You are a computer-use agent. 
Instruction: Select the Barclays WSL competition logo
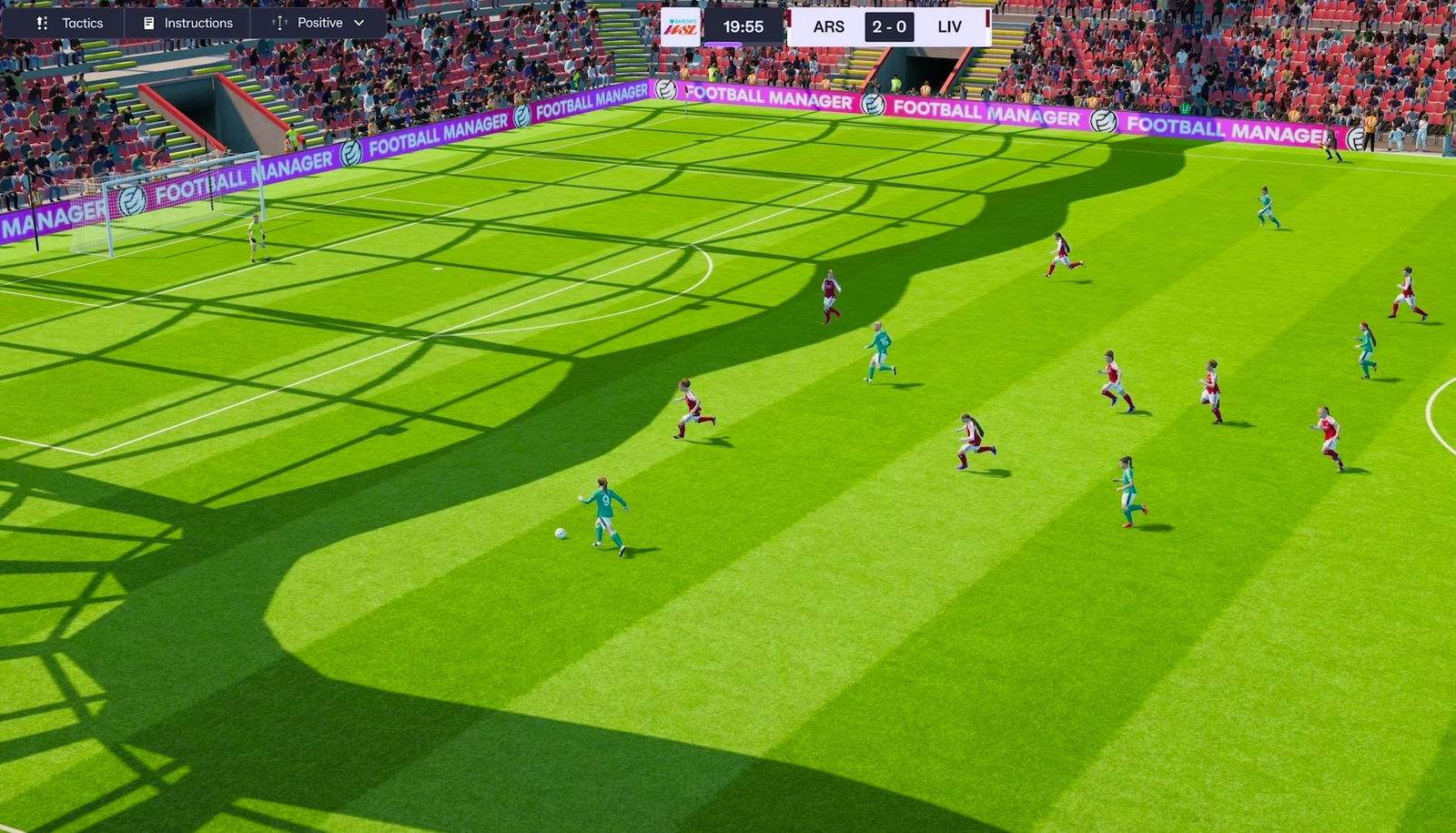(x=681, y=26)
